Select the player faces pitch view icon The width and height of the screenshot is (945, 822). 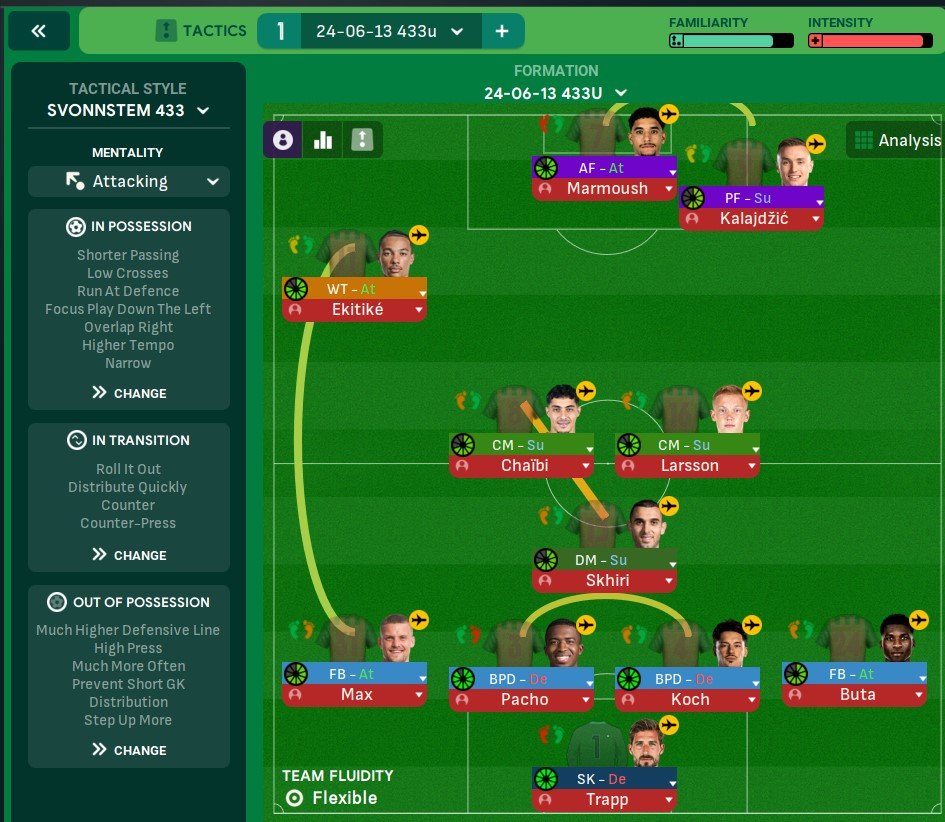click(x=282, y=140)
